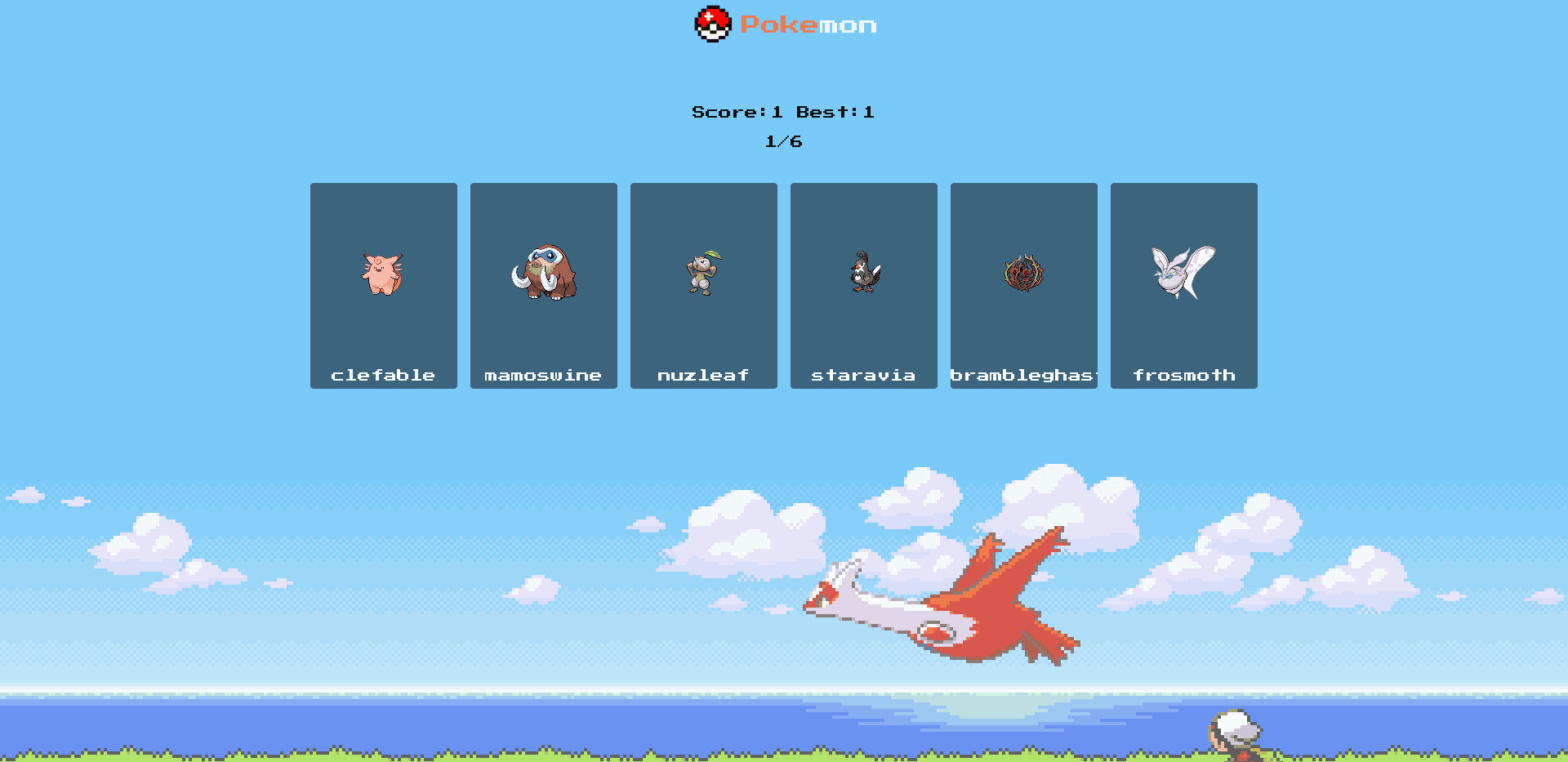Click the mamoswine name label

tap(543, 375)
